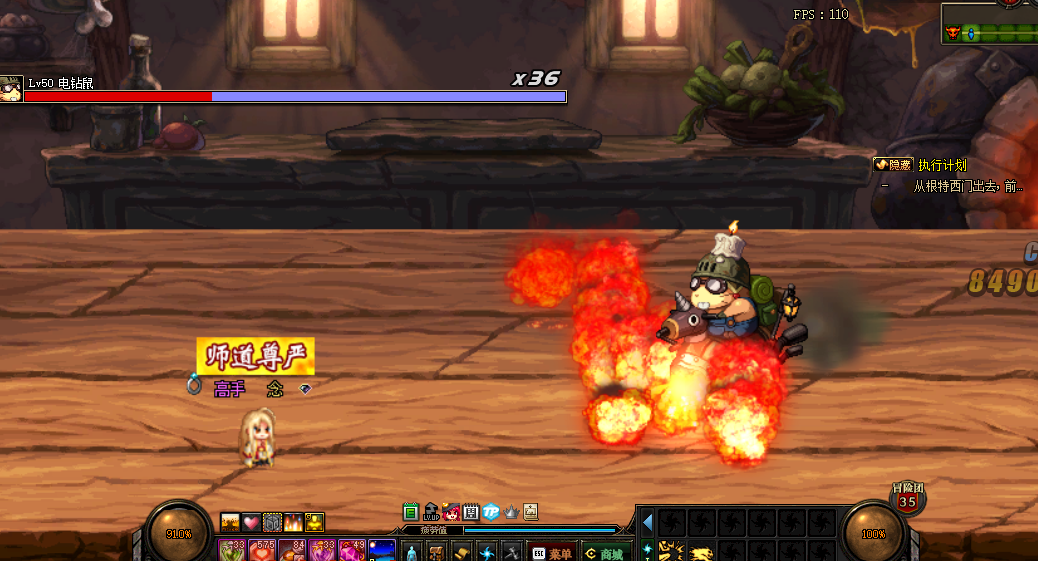Open the LV.UP level-up guide icon
Screen dimensions: 1038x561
click(x=431, y=511)
